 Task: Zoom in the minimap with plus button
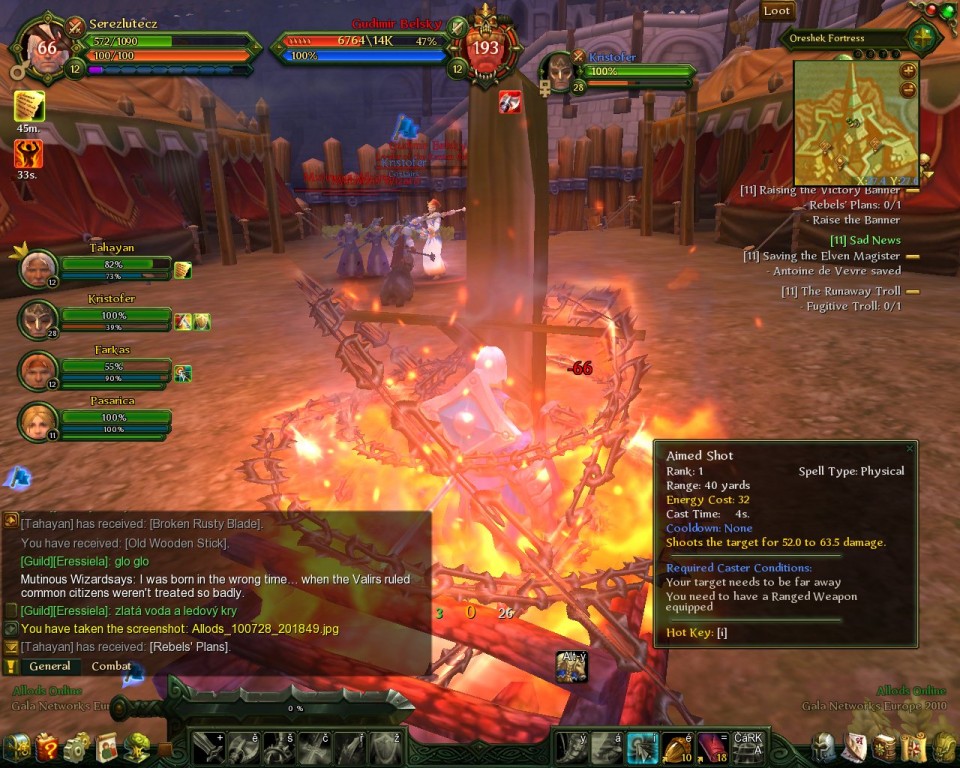[x=908, y=71]
